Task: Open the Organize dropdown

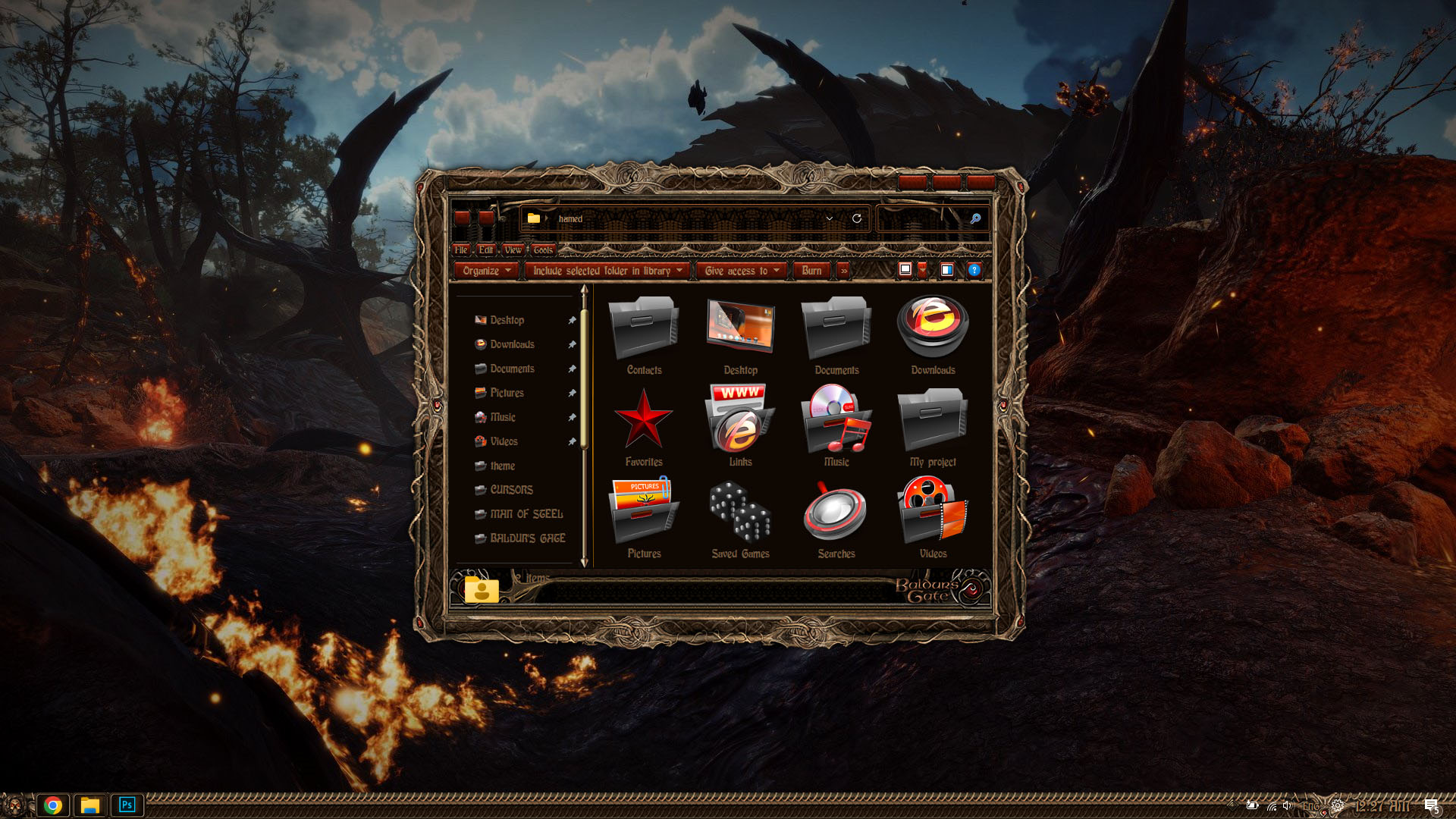Action: click(x=486, y=271)
